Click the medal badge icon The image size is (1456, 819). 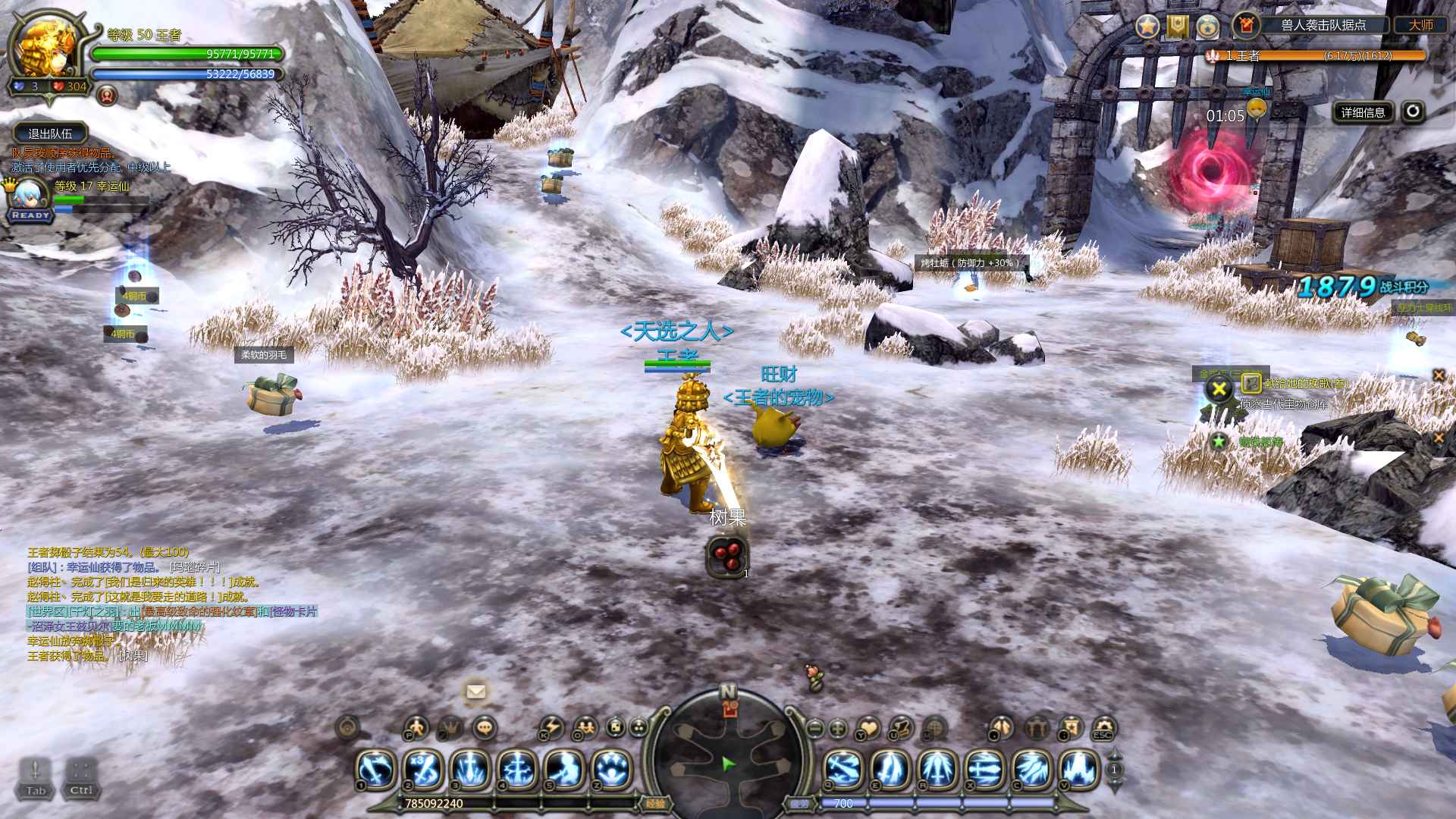pyautogui.click(x=1207, y=27)
